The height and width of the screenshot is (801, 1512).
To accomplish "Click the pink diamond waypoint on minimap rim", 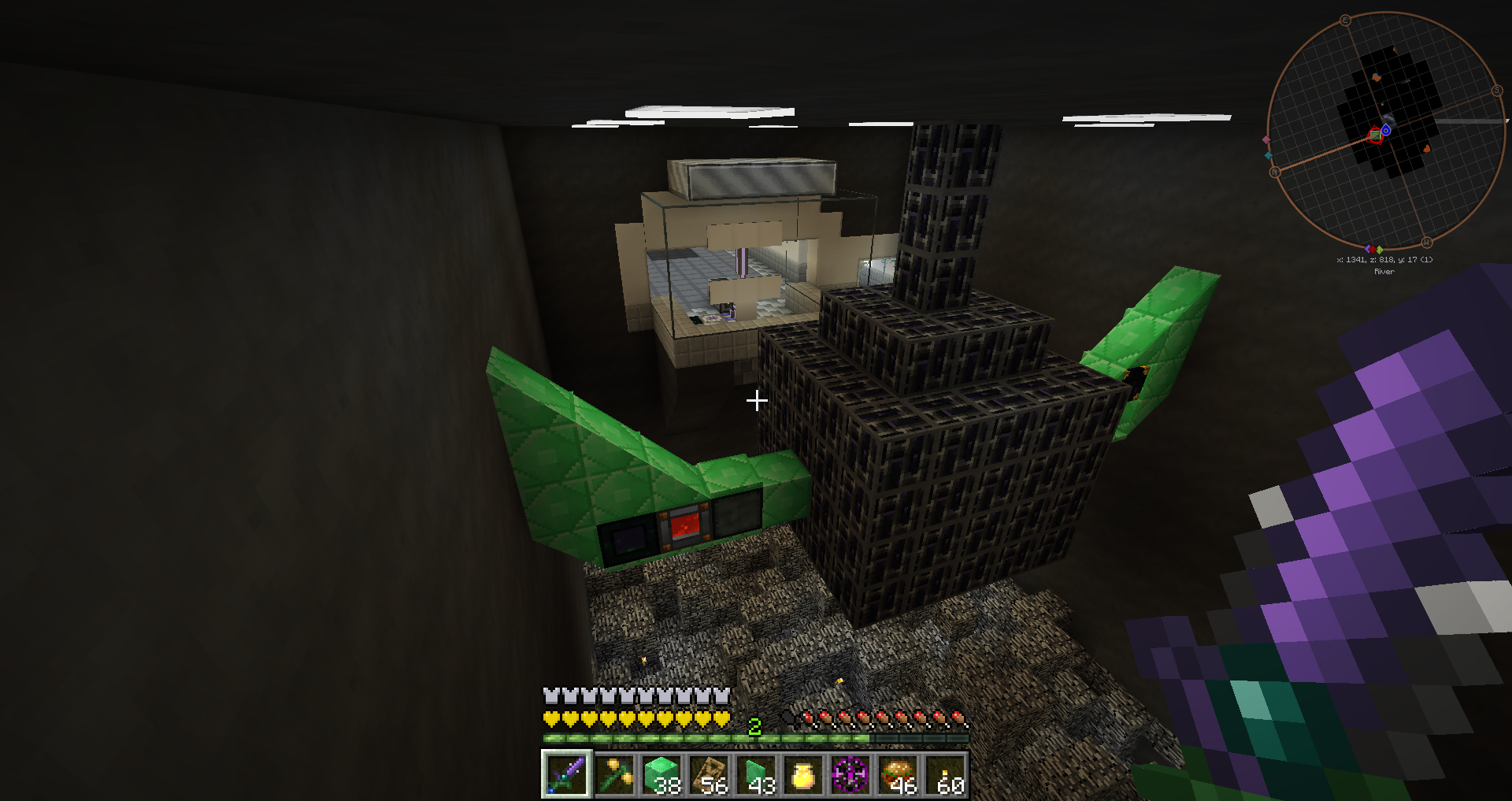I will tap(1266, 140).
